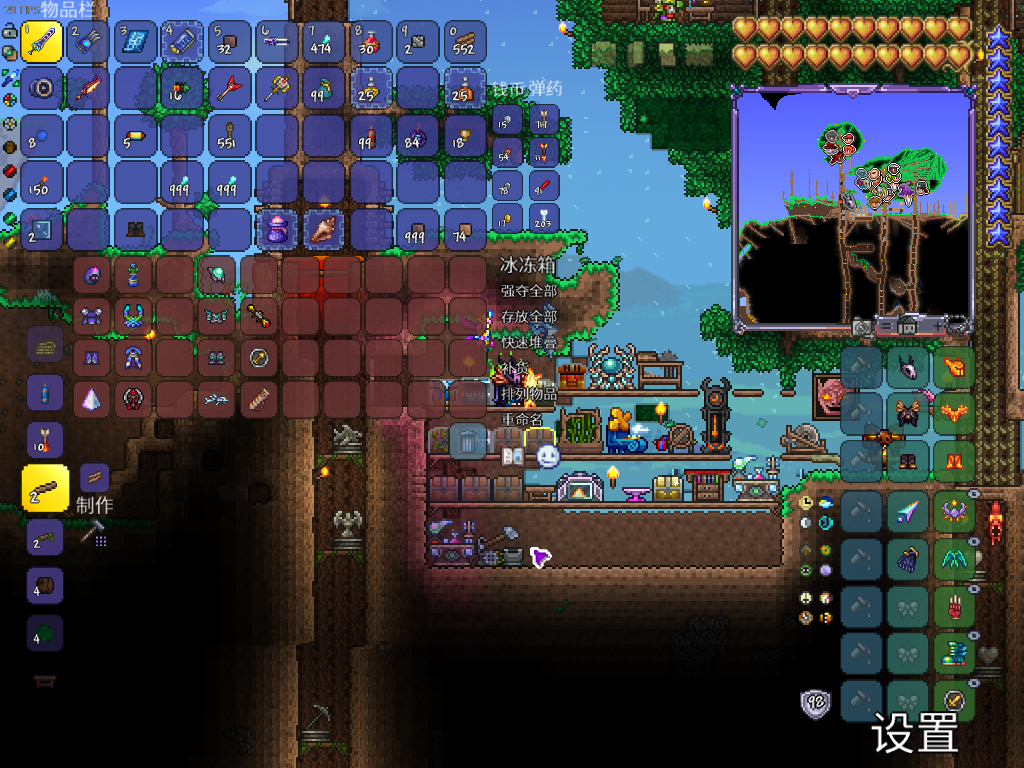Take the white crystal from the chest
Image resolution: width=1024 pixels, height=768 pixels.
(x=91, y=400)
